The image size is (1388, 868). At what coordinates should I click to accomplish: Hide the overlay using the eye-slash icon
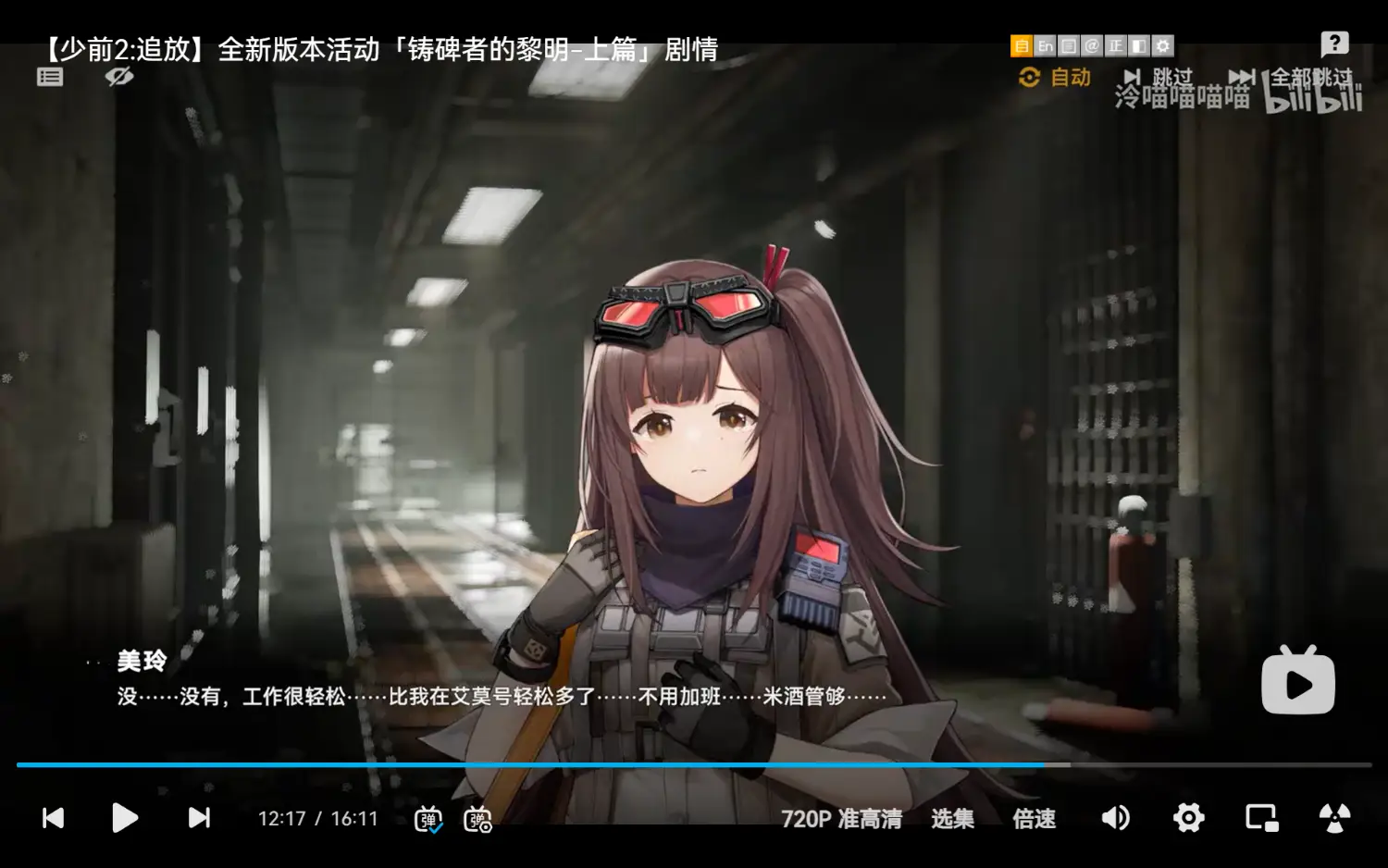(118, 78)
